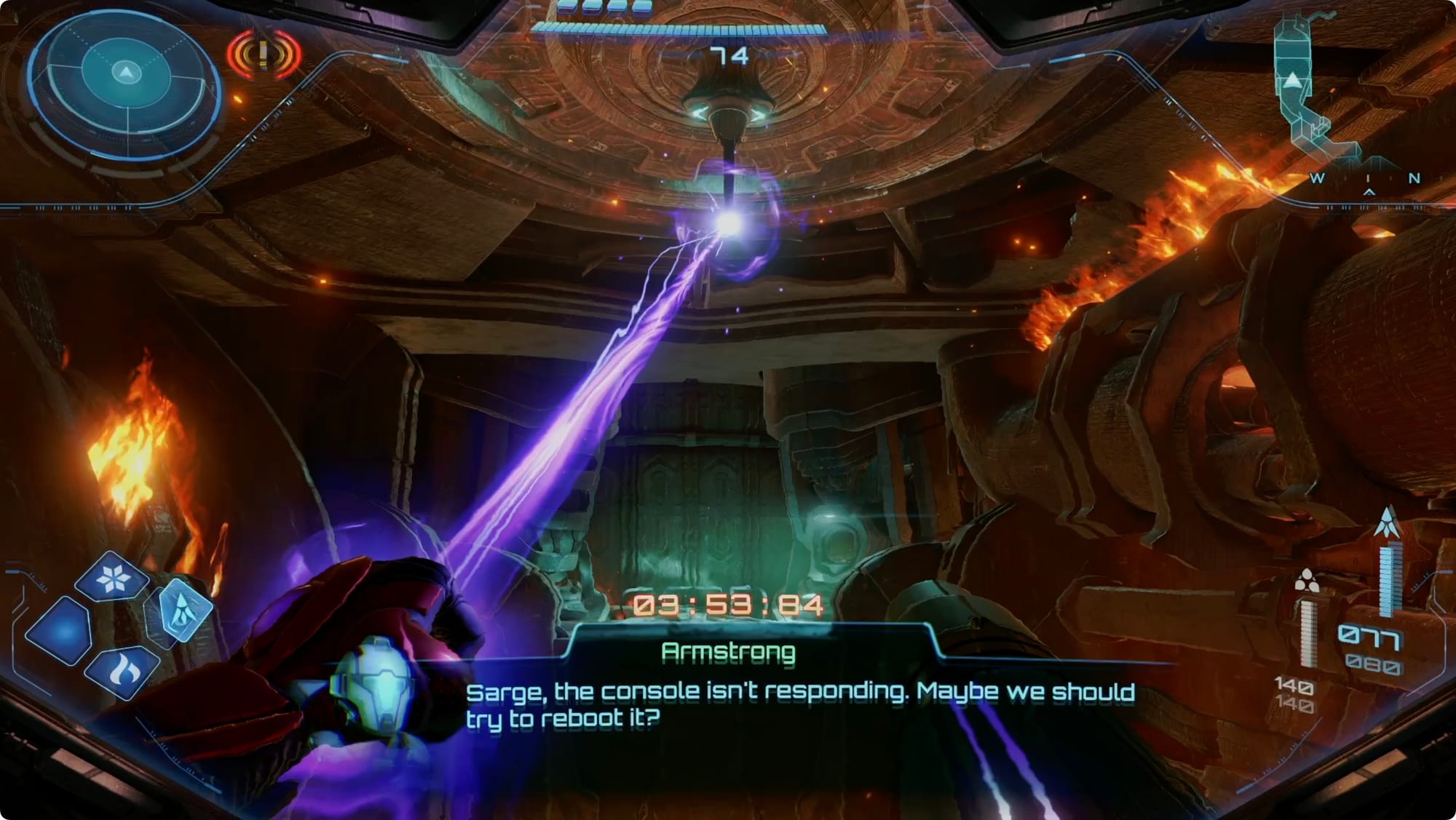Screen dimensions: 1456x820
Task: Click the circular radar display
Action: 125,86
